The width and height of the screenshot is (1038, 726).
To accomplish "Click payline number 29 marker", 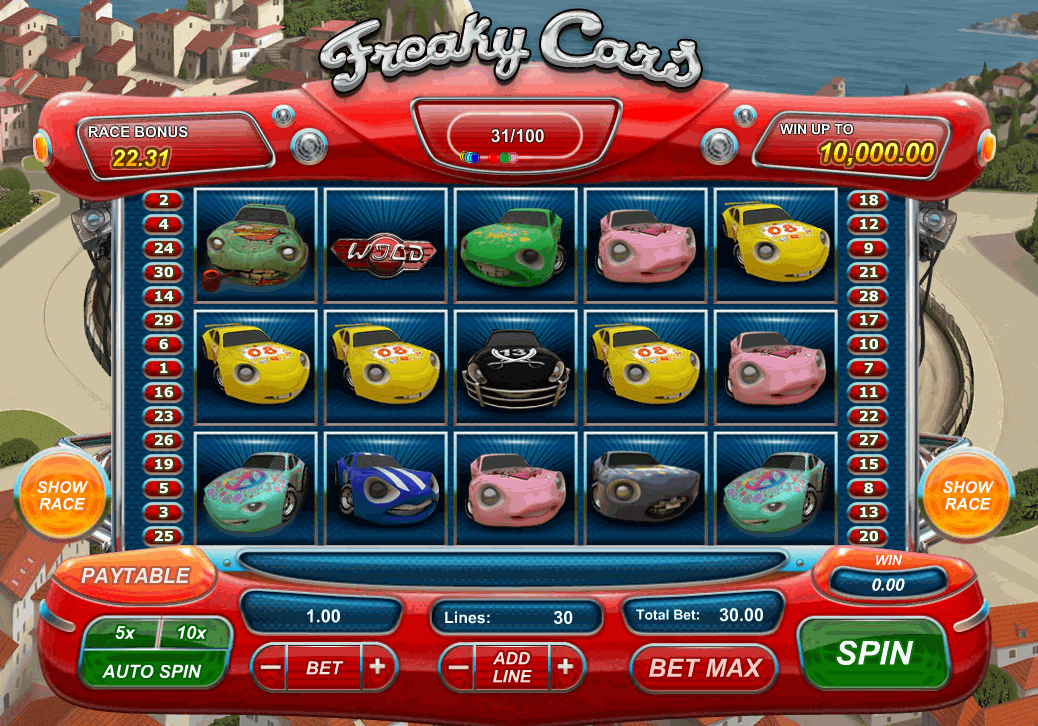I will (163, 320).
